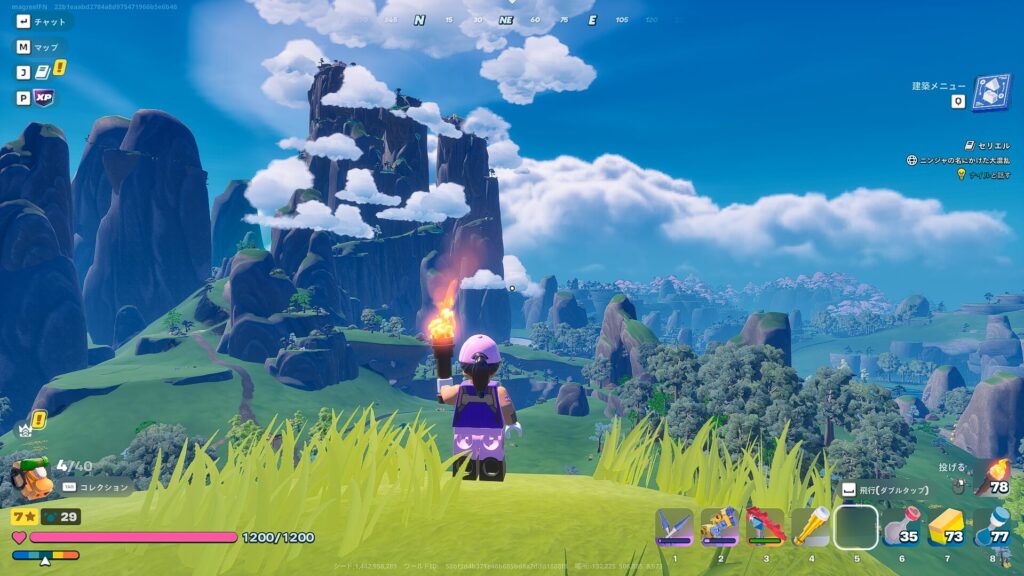Select the yellow block slot
The image size is (1024, 576).
tap(946, 527)
